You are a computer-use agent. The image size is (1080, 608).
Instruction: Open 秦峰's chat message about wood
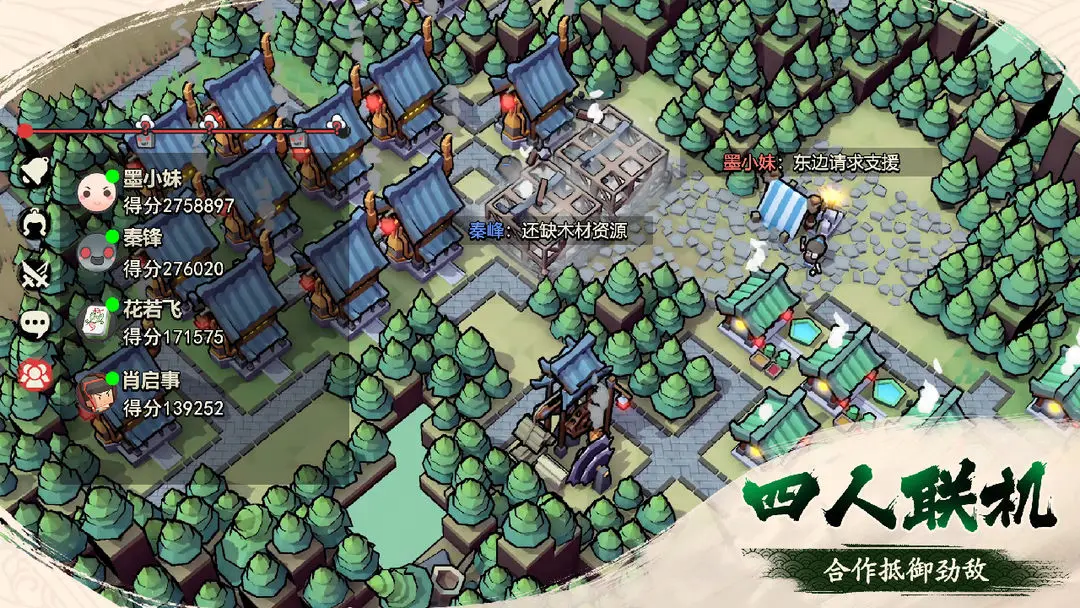[x=548, y=231]
